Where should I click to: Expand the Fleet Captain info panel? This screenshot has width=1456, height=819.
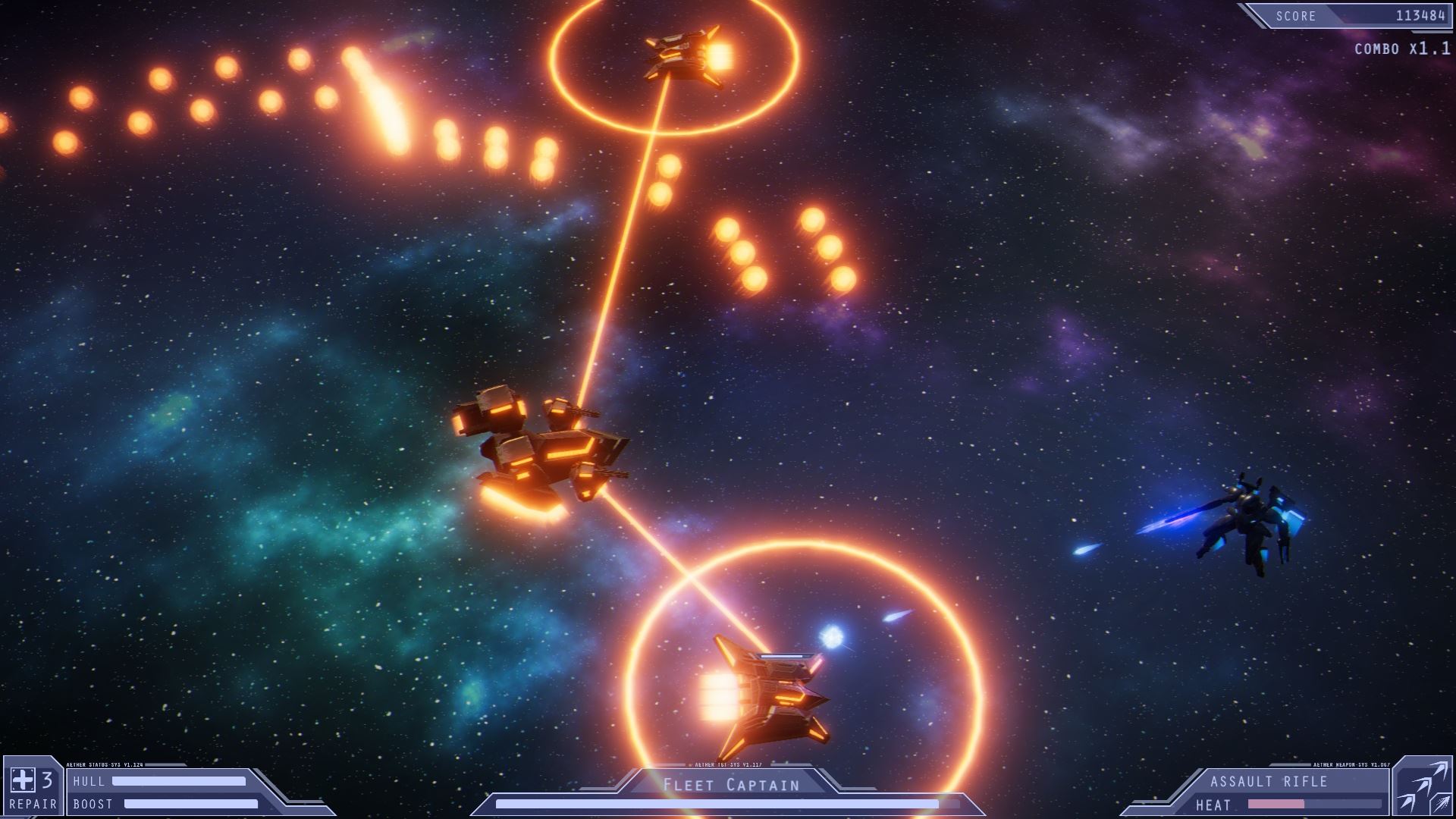(728, 792)
